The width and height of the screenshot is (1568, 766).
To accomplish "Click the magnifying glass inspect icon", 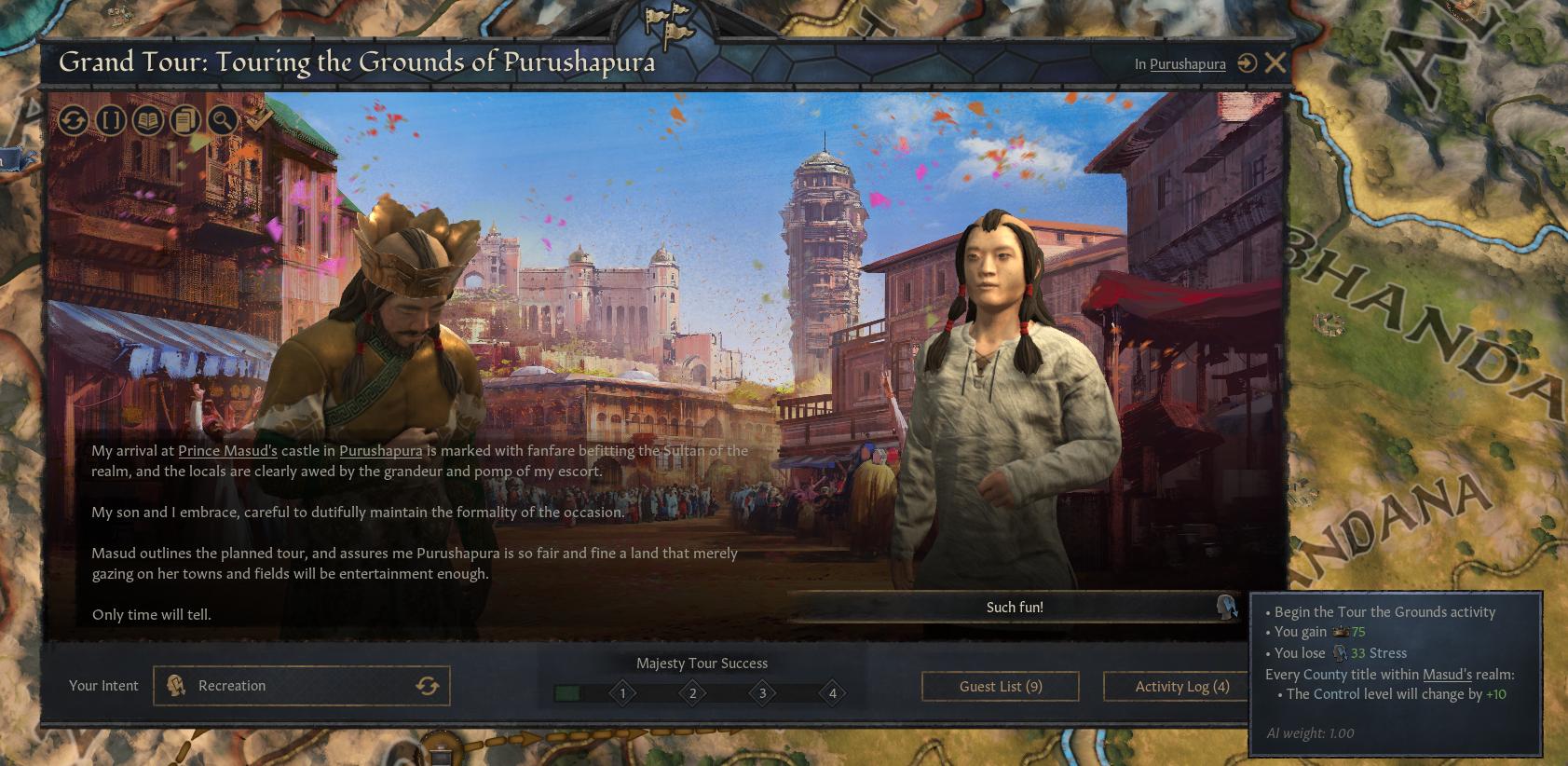I will (222, 120).
